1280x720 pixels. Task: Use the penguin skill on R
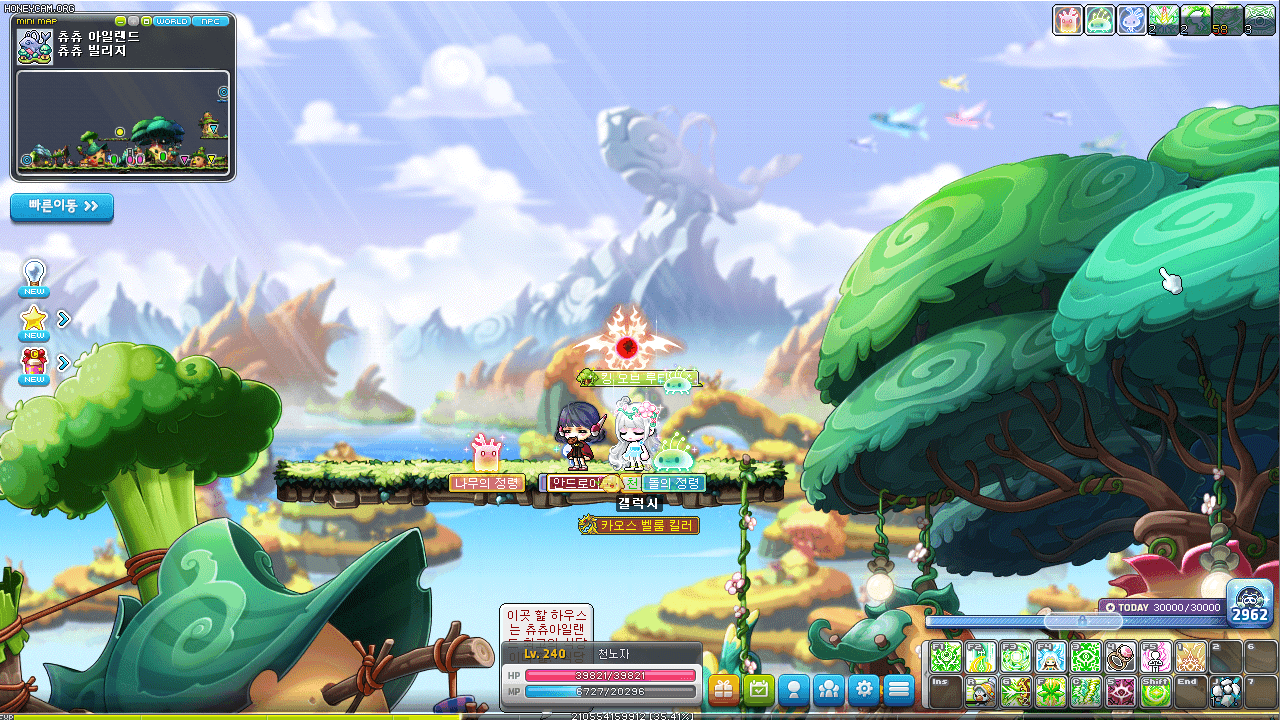pyautogui.click(x=980, y=692)
